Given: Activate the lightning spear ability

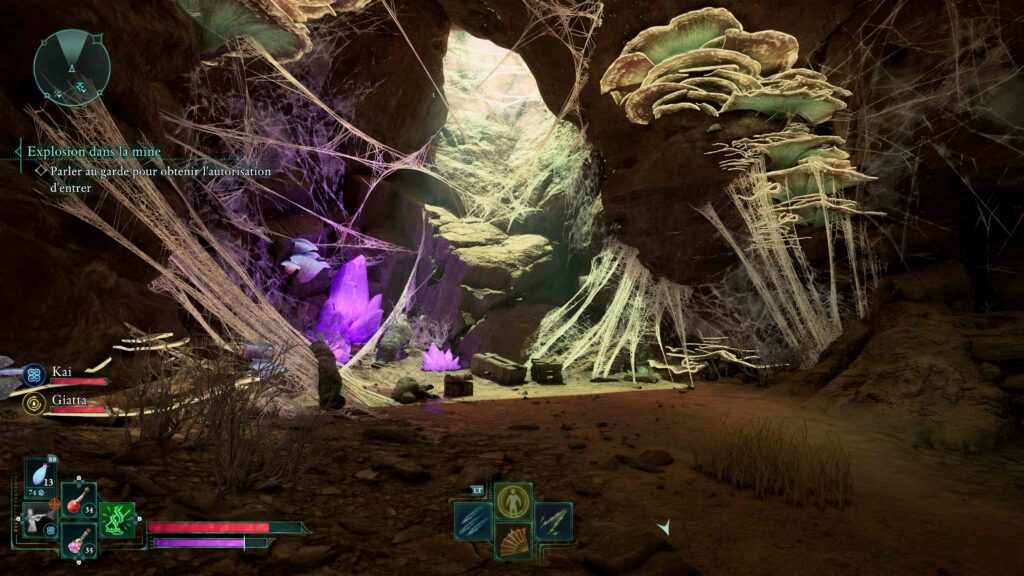Looking at the screenshot, I should 553,521.
